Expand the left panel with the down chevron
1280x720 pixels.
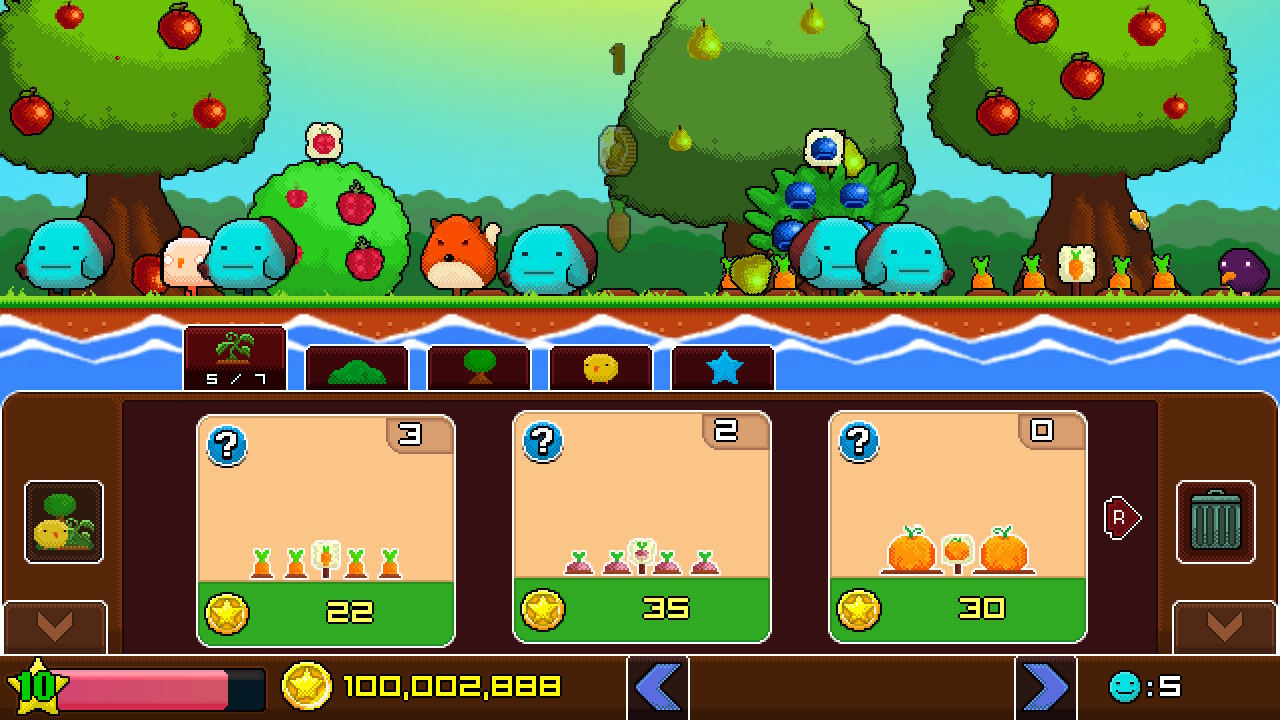click(57, 627)
